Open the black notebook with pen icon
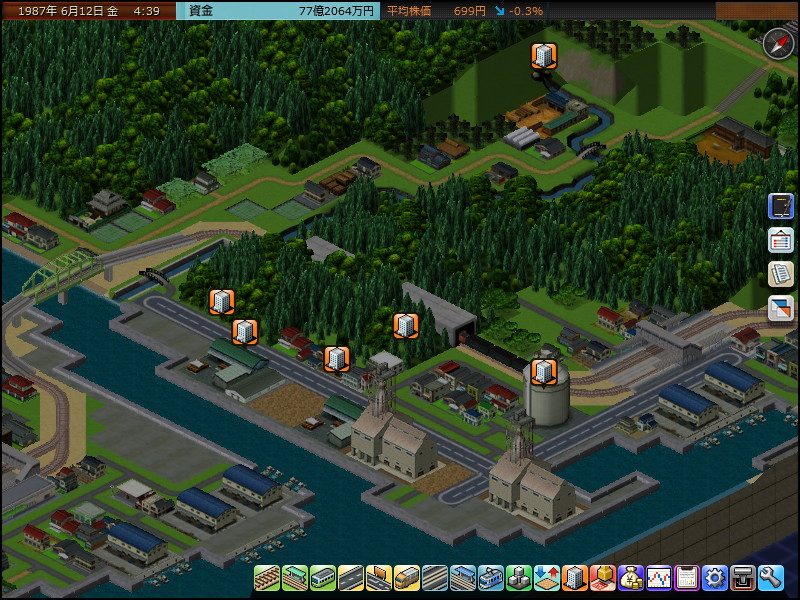Screen dimensions: 800x600 [780, 207]
